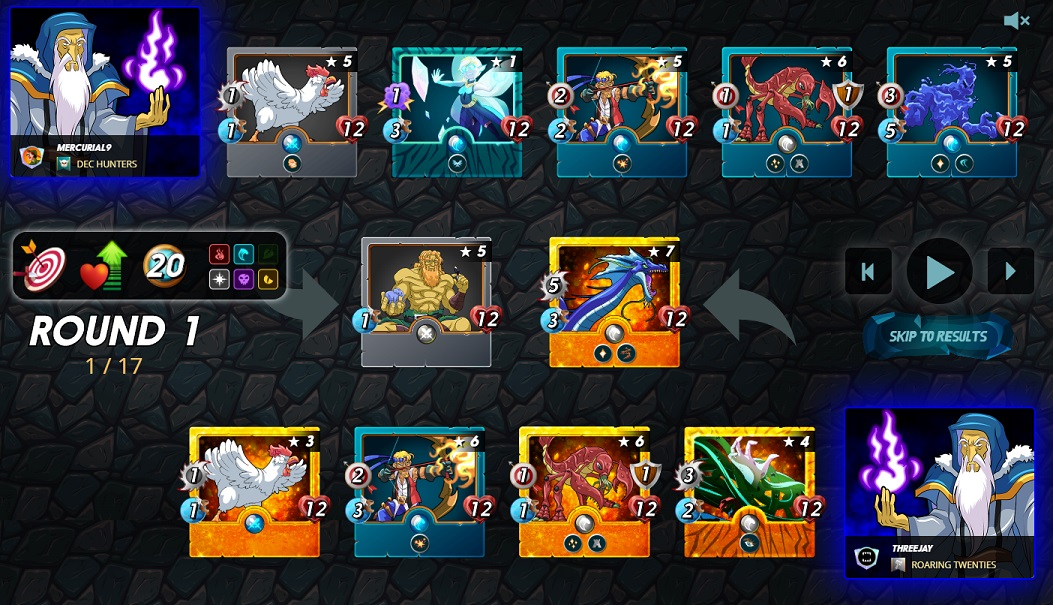1053x605 pixels.
Task: Select the gold-bordered green creature card
Action: (749, 491)
